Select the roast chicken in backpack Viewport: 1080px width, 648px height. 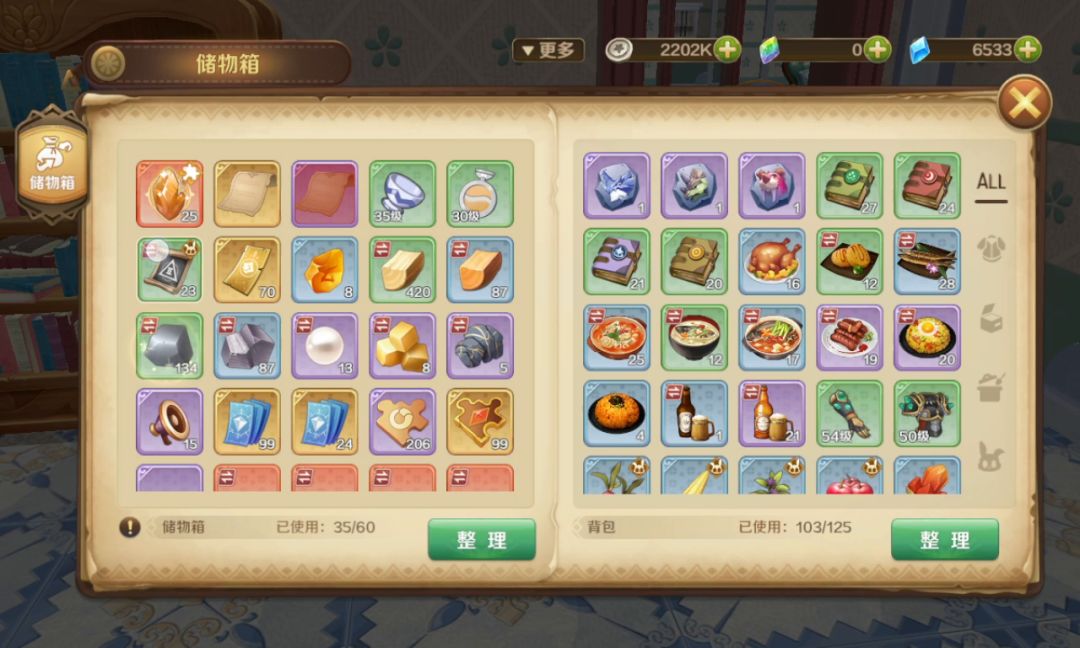[x=771, y=262]
